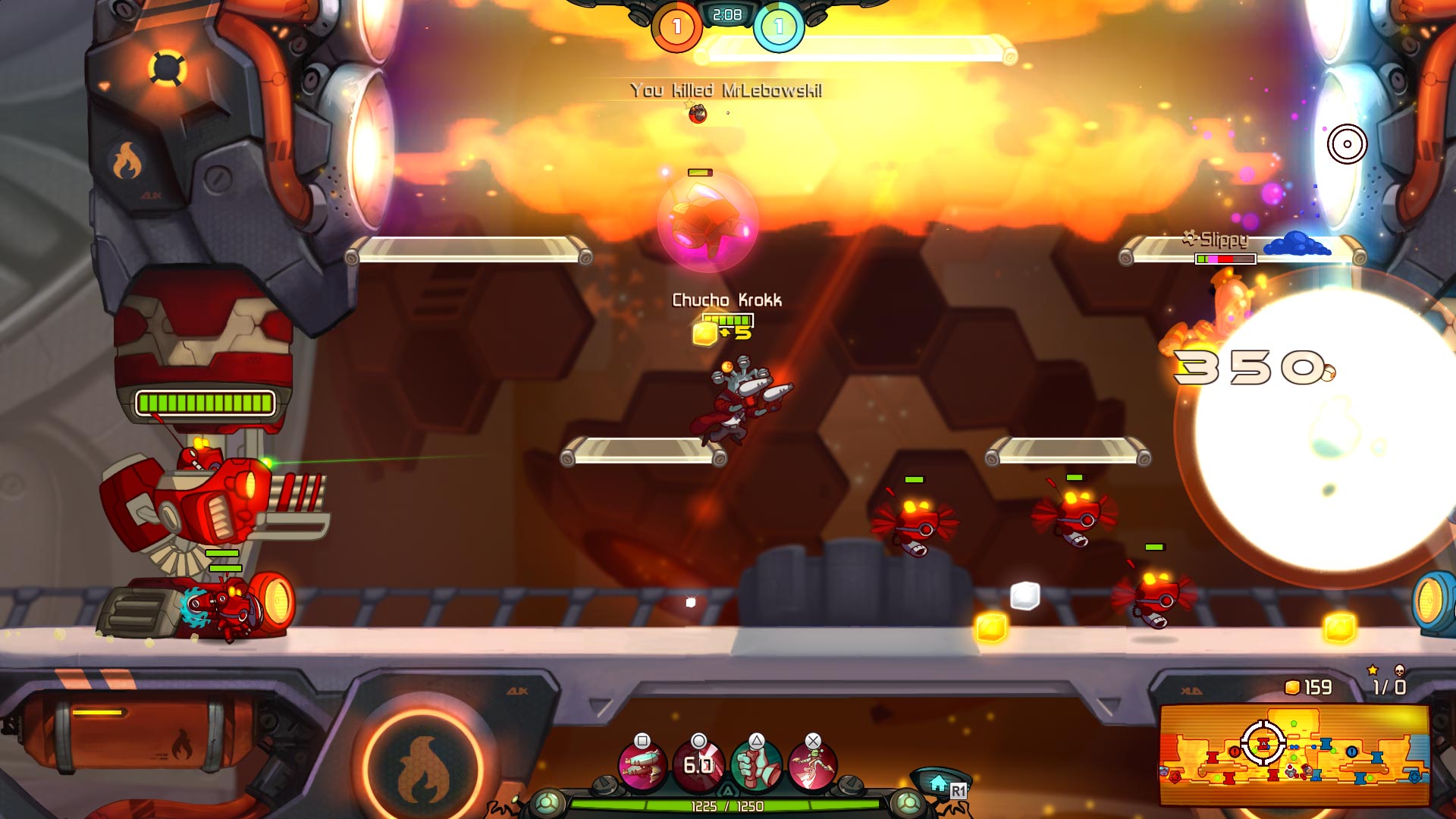Trigger the jumping character ability icon

pyautogui.click(x=812, y=766)
